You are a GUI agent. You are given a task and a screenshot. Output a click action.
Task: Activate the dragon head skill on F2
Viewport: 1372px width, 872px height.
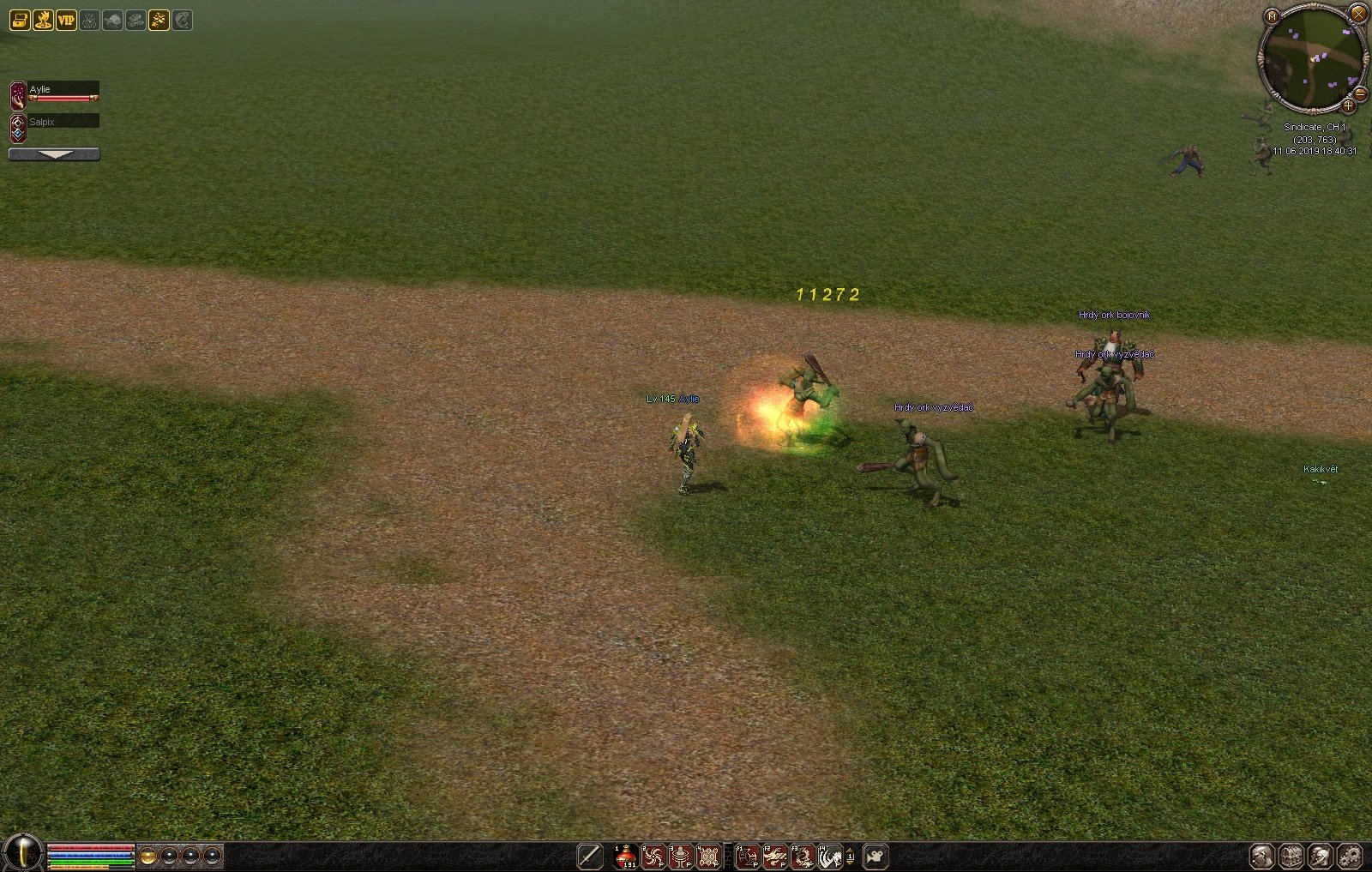pyautogui.click(x=775, y=856)
